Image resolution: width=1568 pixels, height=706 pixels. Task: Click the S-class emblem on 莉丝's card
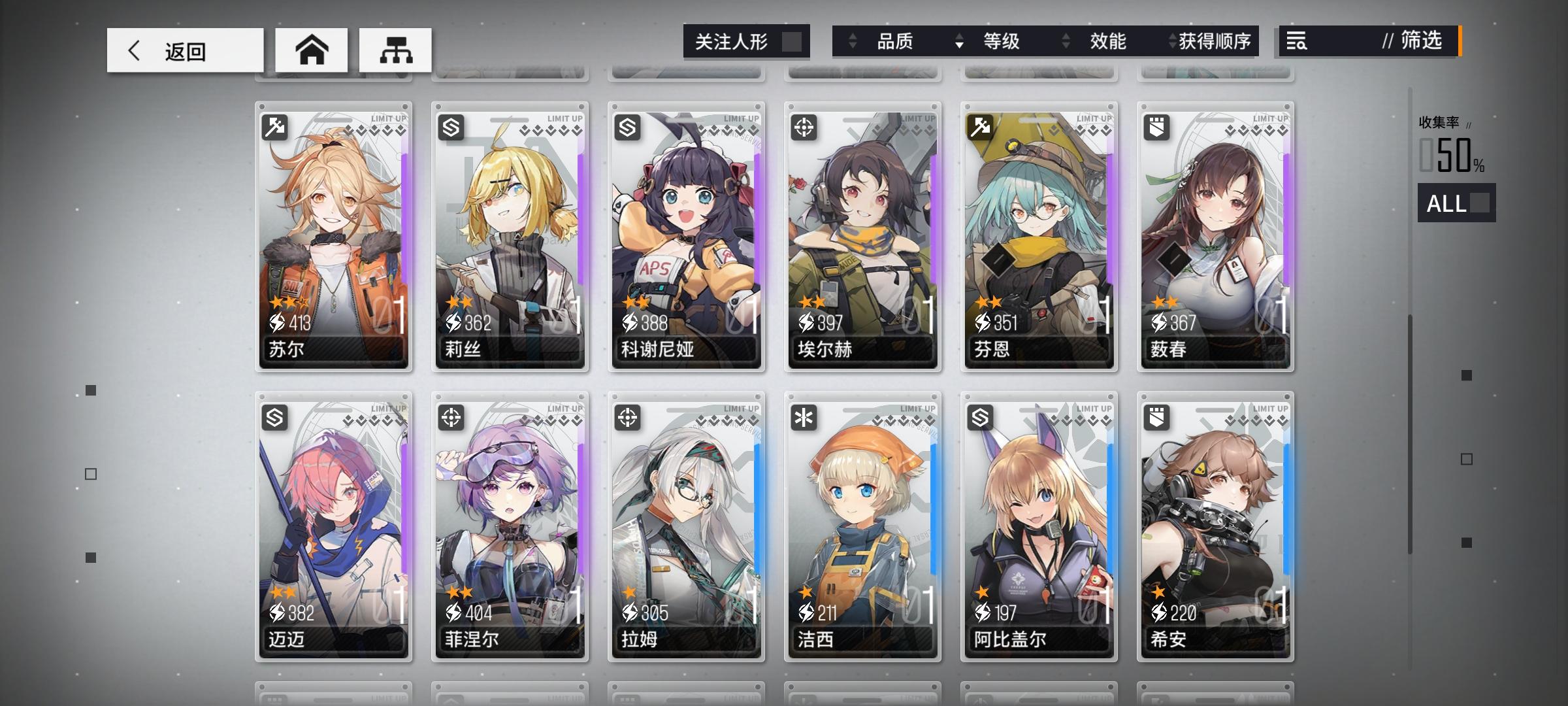[451, 126]
